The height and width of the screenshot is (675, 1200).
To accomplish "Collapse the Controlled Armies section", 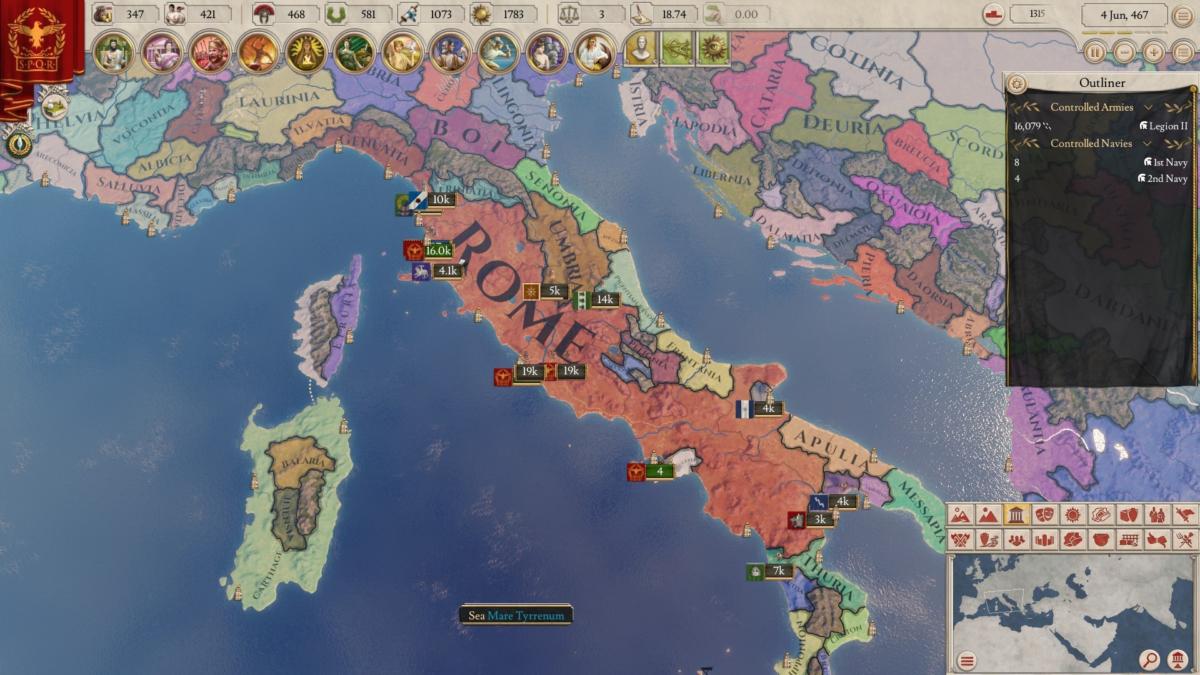I will pyautogui.click(x=1148, y=107).
